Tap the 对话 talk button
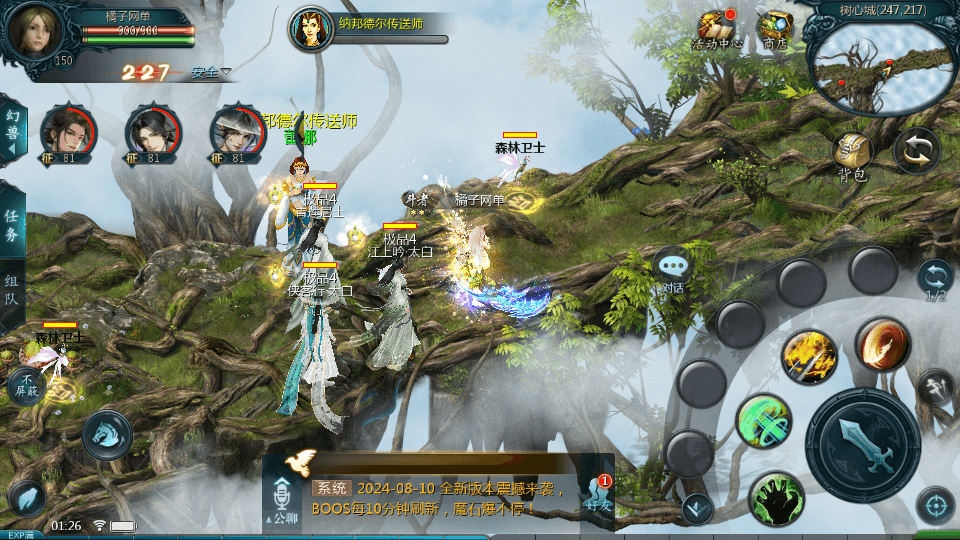The width and height of the screenshot is (960, 540). click(x=673, y=270)
